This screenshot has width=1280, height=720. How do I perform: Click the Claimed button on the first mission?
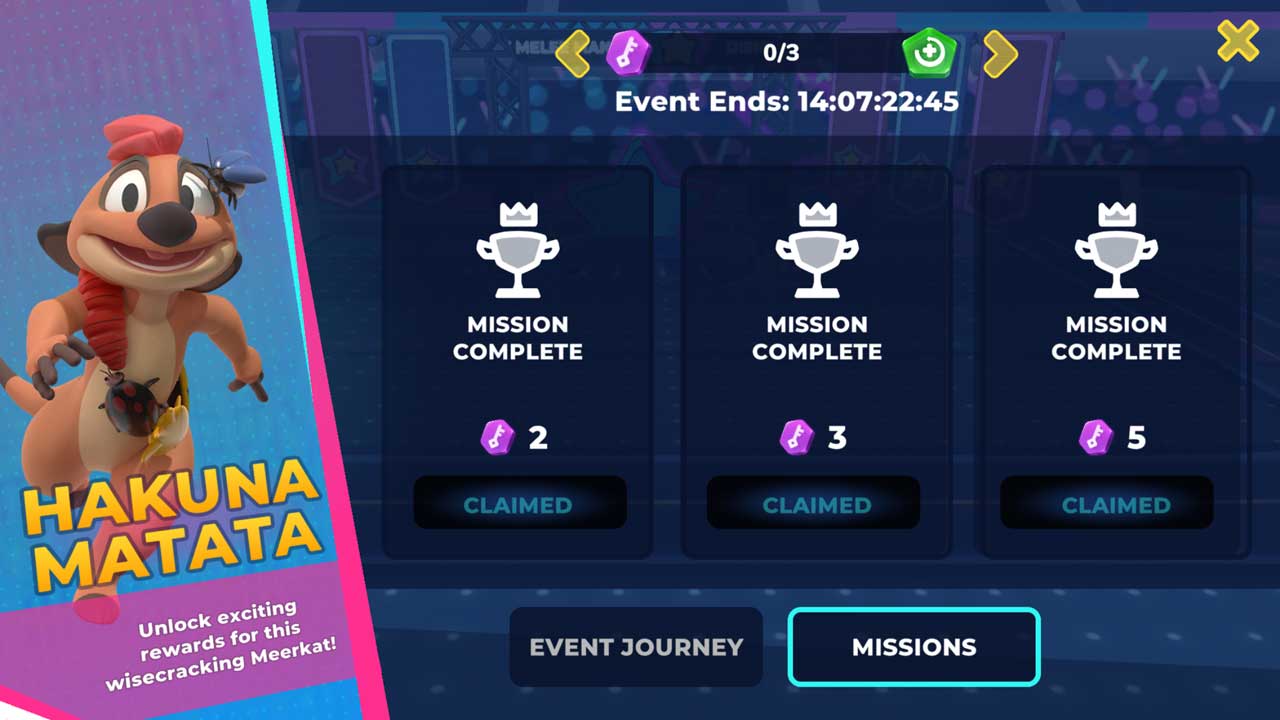pyautogui.click(x=519, y=502)
